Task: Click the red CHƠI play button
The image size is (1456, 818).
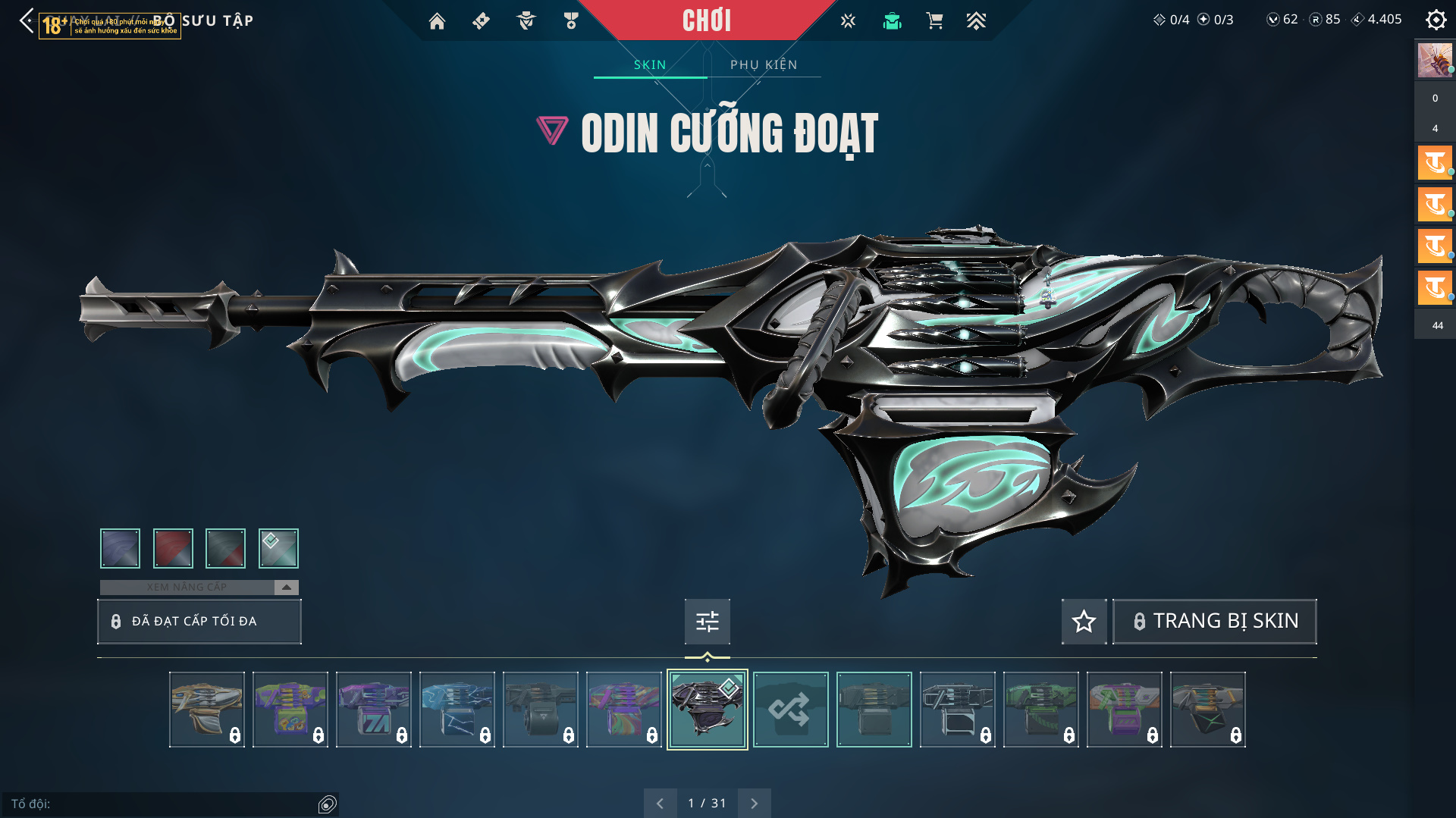Action: pyautogui.click(x=706, y=20)
